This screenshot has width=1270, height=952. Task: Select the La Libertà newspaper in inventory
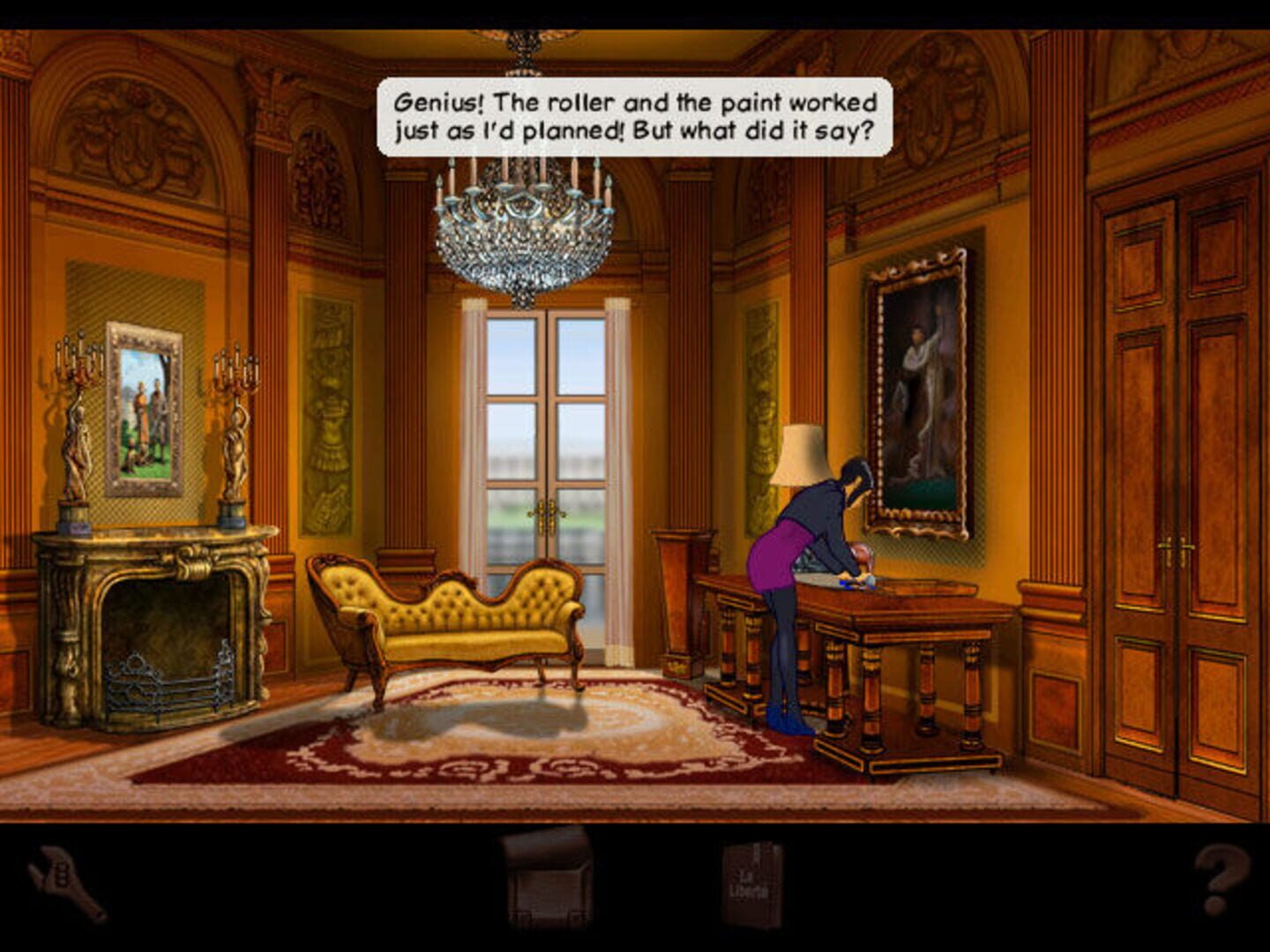pos(754,881)
